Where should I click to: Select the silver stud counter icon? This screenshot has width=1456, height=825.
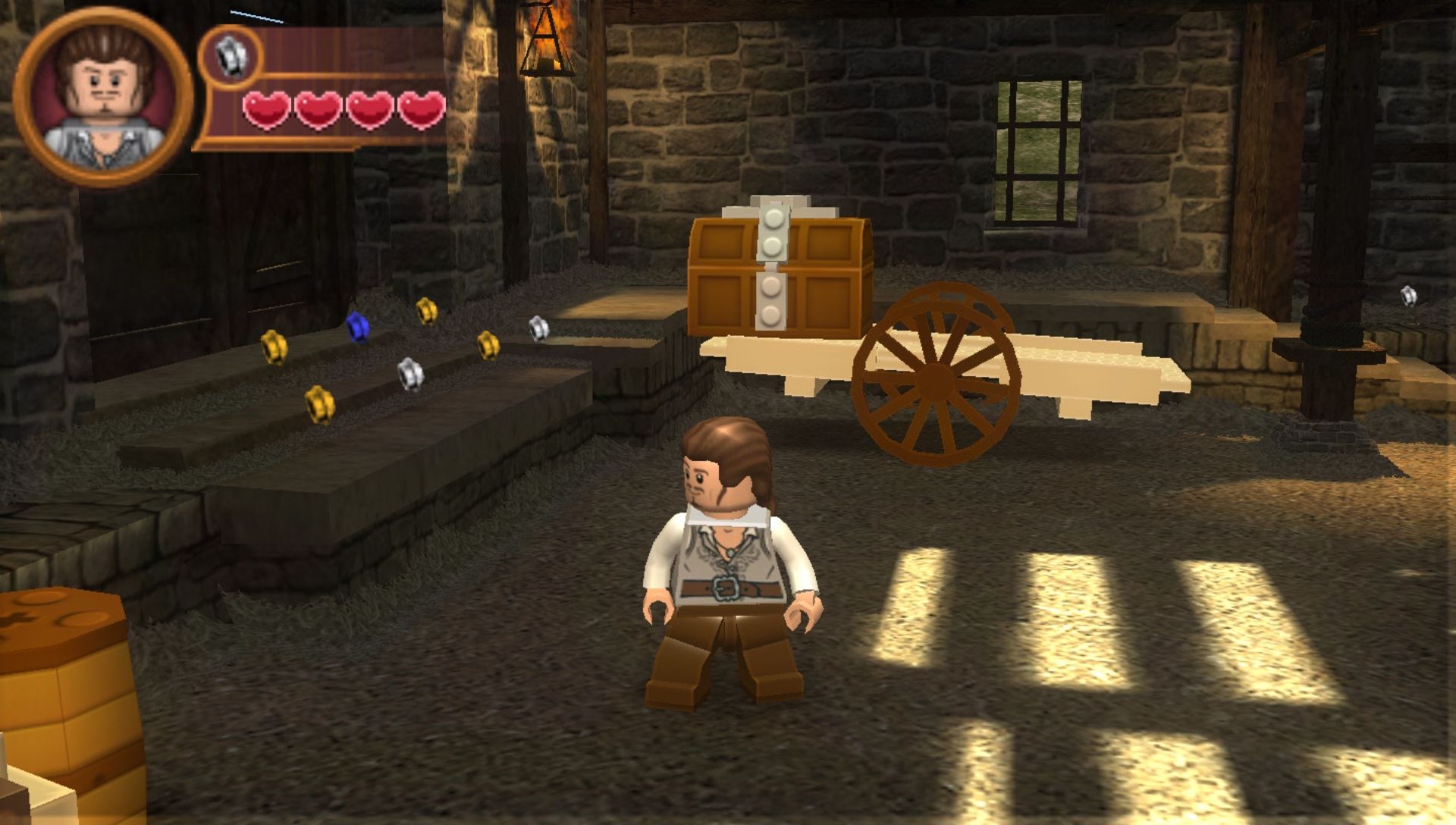[231, 56]
